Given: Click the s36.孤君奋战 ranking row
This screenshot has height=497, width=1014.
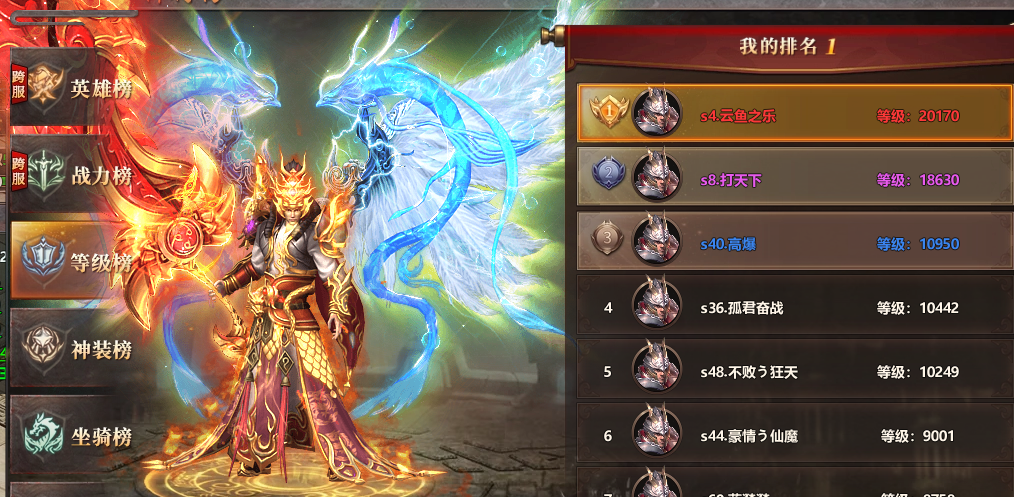Looking at the screenshot, I should tap(795, 308).
